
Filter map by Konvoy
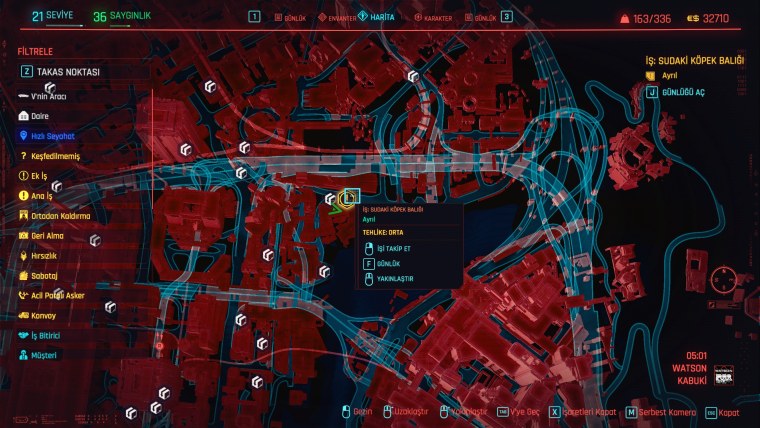click(x=44, y=316)
